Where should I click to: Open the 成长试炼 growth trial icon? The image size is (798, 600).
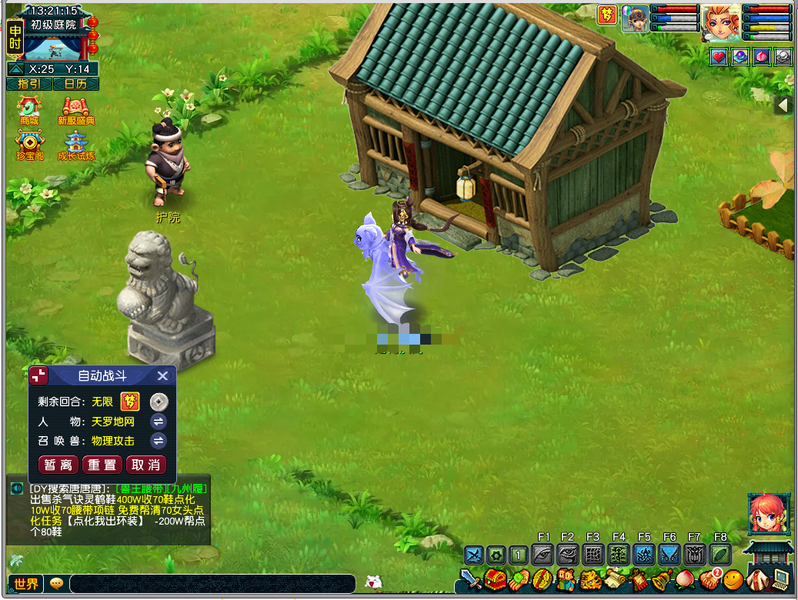click(75, 144)
